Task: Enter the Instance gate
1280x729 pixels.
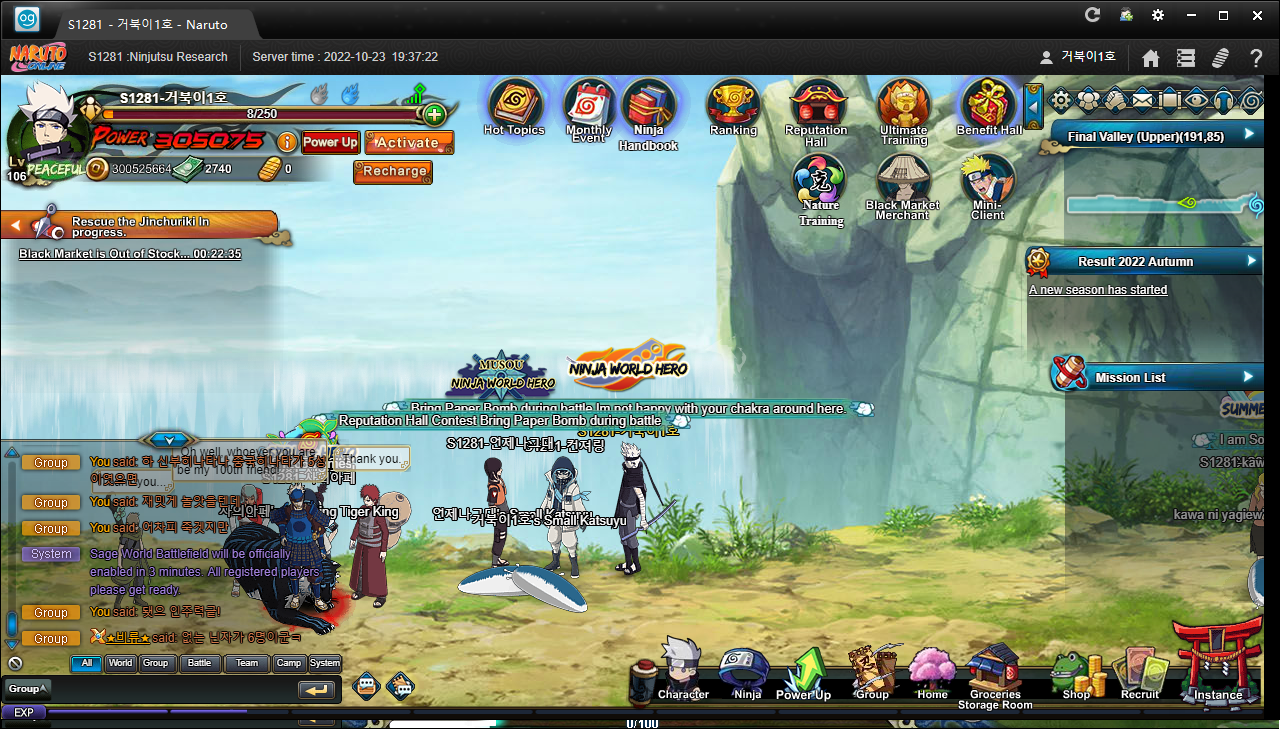Action: point(1217,664)
